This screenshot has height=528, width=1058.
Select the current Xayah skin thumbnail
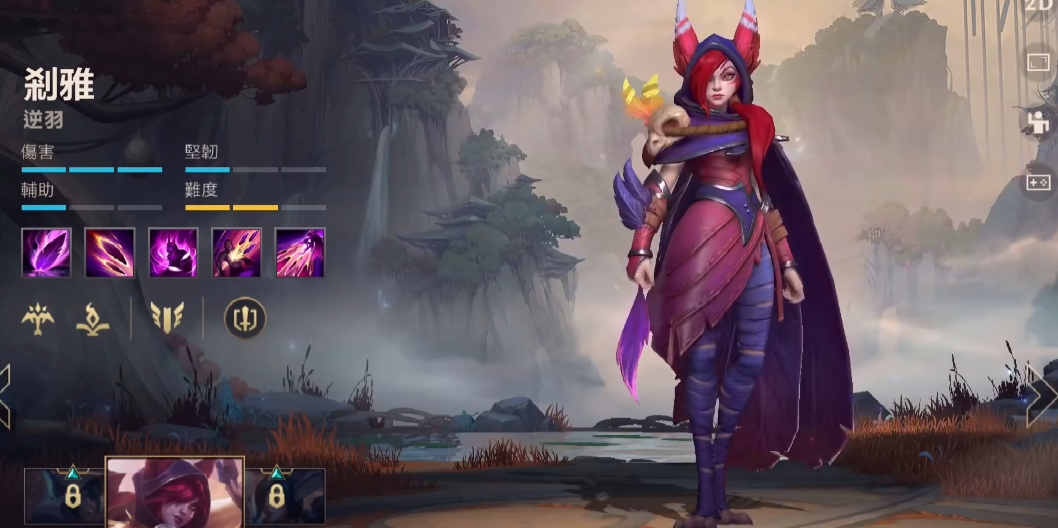175,493
